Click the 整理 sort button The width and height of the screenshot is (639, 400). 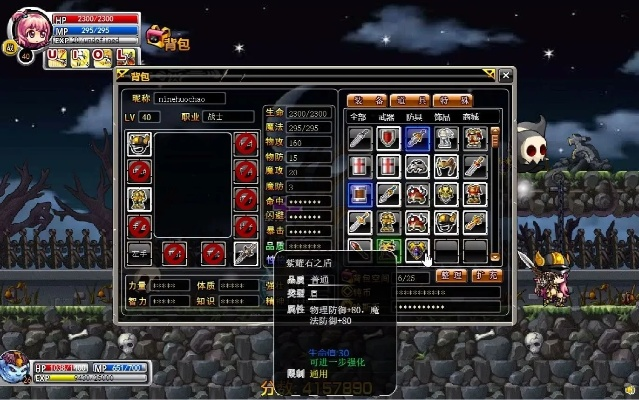(x=453, y=275)
